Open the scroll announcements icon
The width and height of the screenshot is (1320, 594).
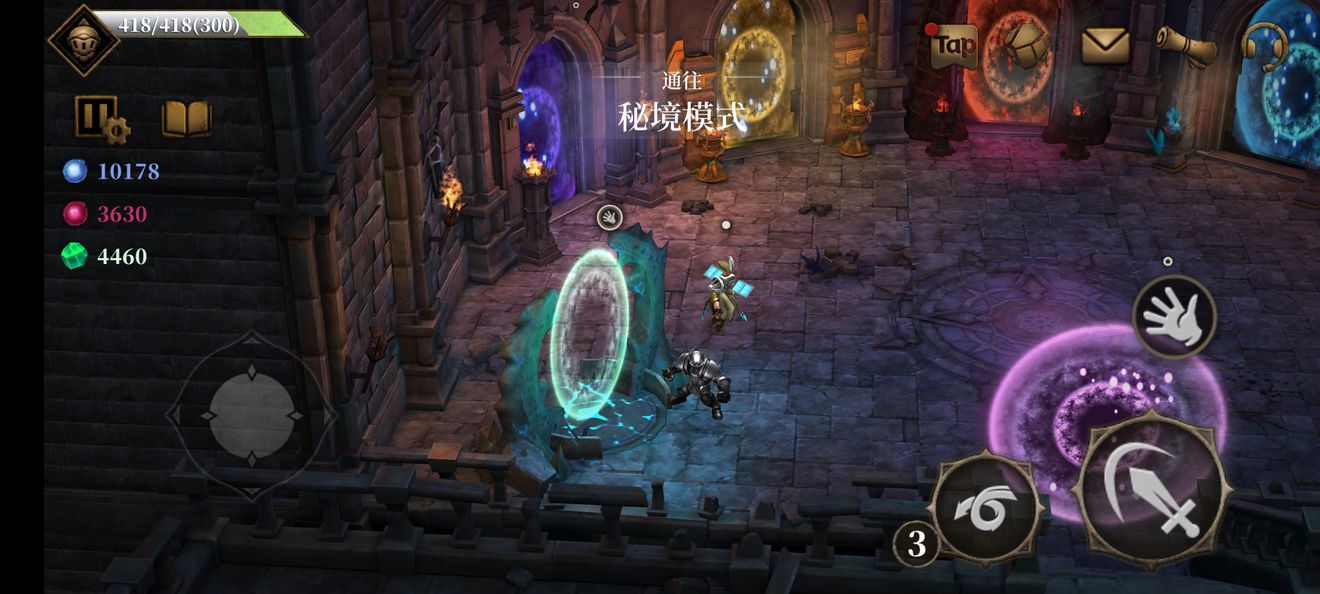[x=1186, y=44]
